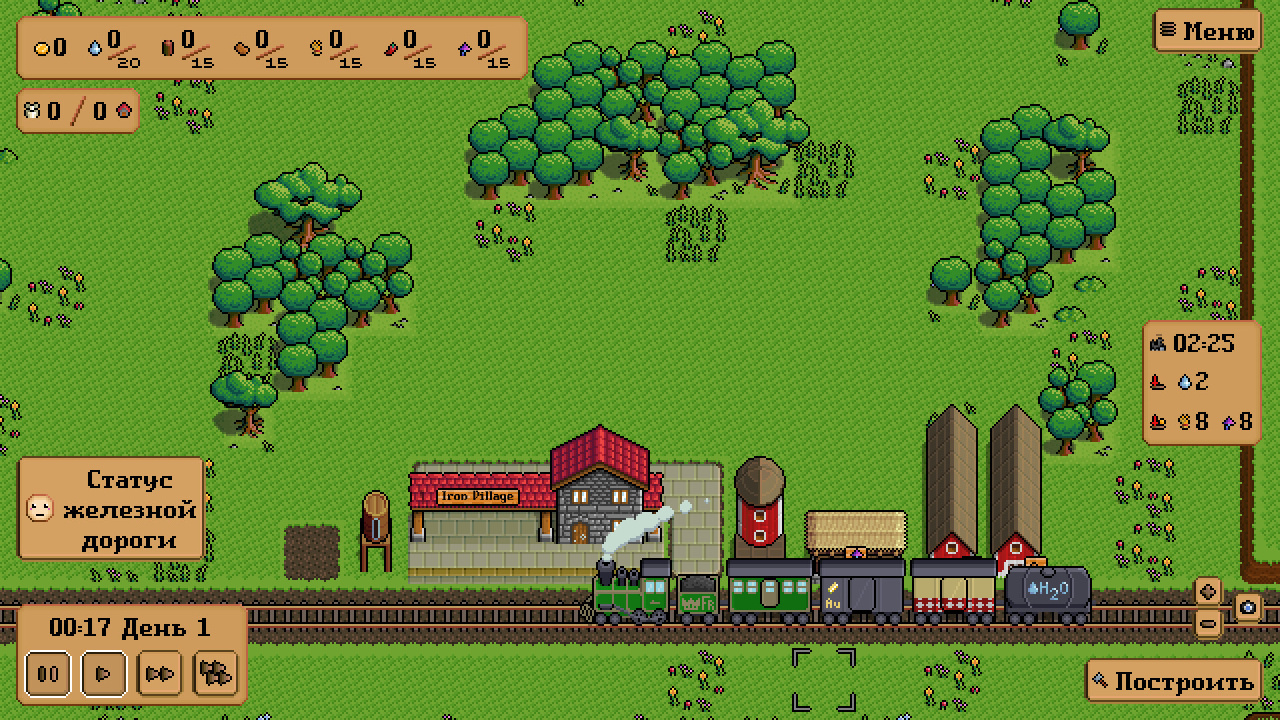
Task: Select the fastest triple-arrow speed
Action: [216, 673]
